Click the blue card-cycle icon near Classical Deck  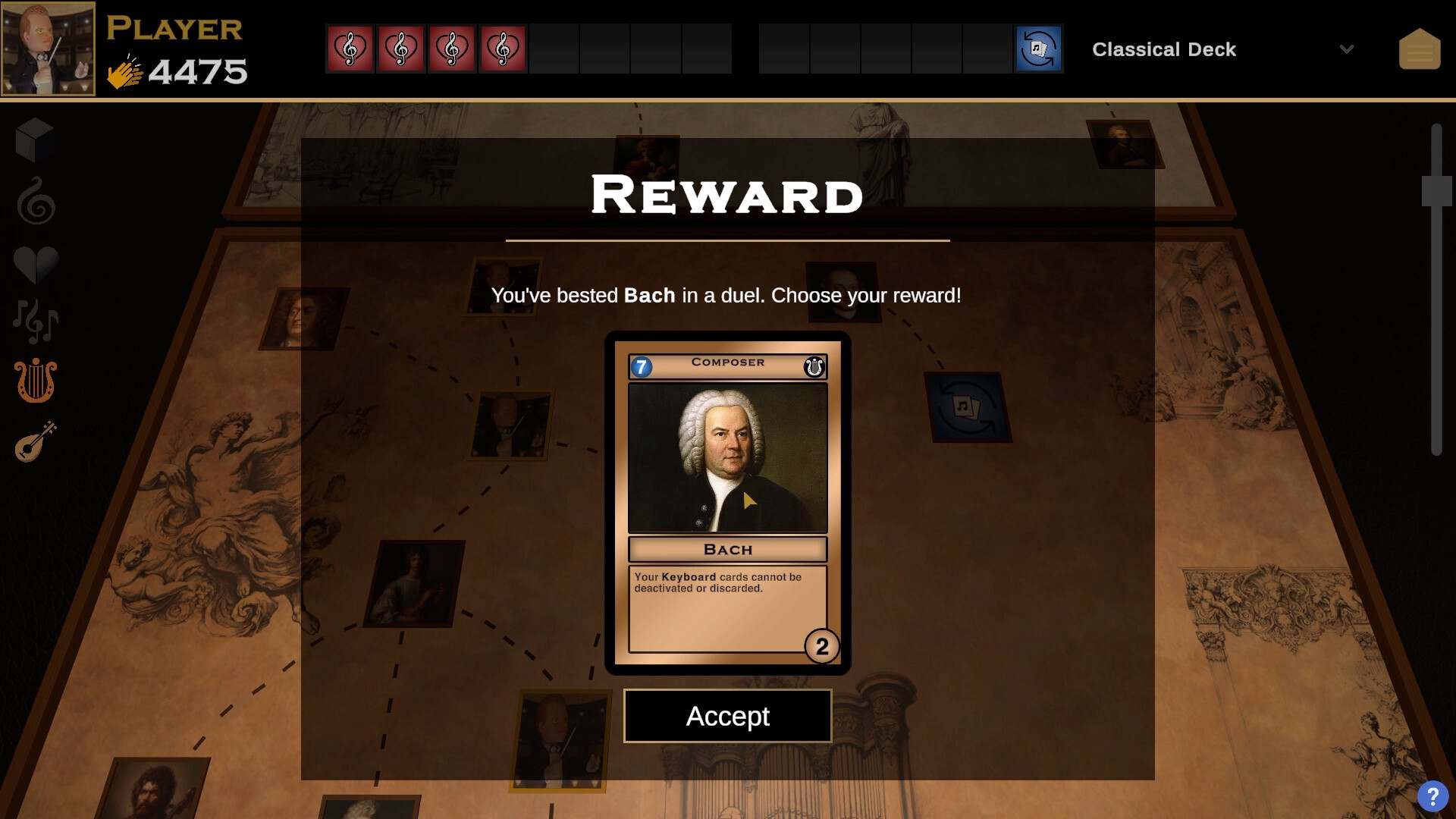click(1038, 49)
